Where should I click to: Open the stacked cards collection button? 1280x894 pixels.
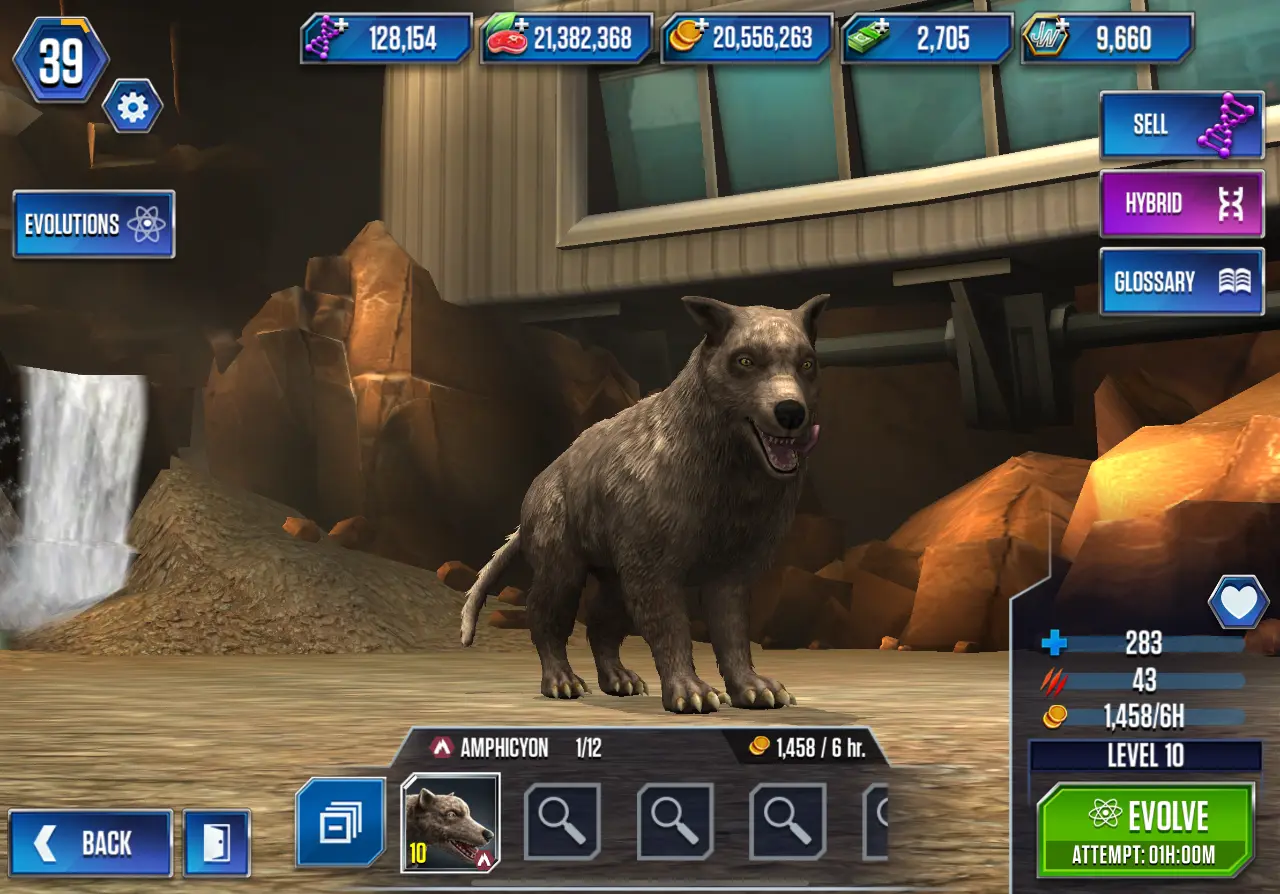(x=340, y=822)
